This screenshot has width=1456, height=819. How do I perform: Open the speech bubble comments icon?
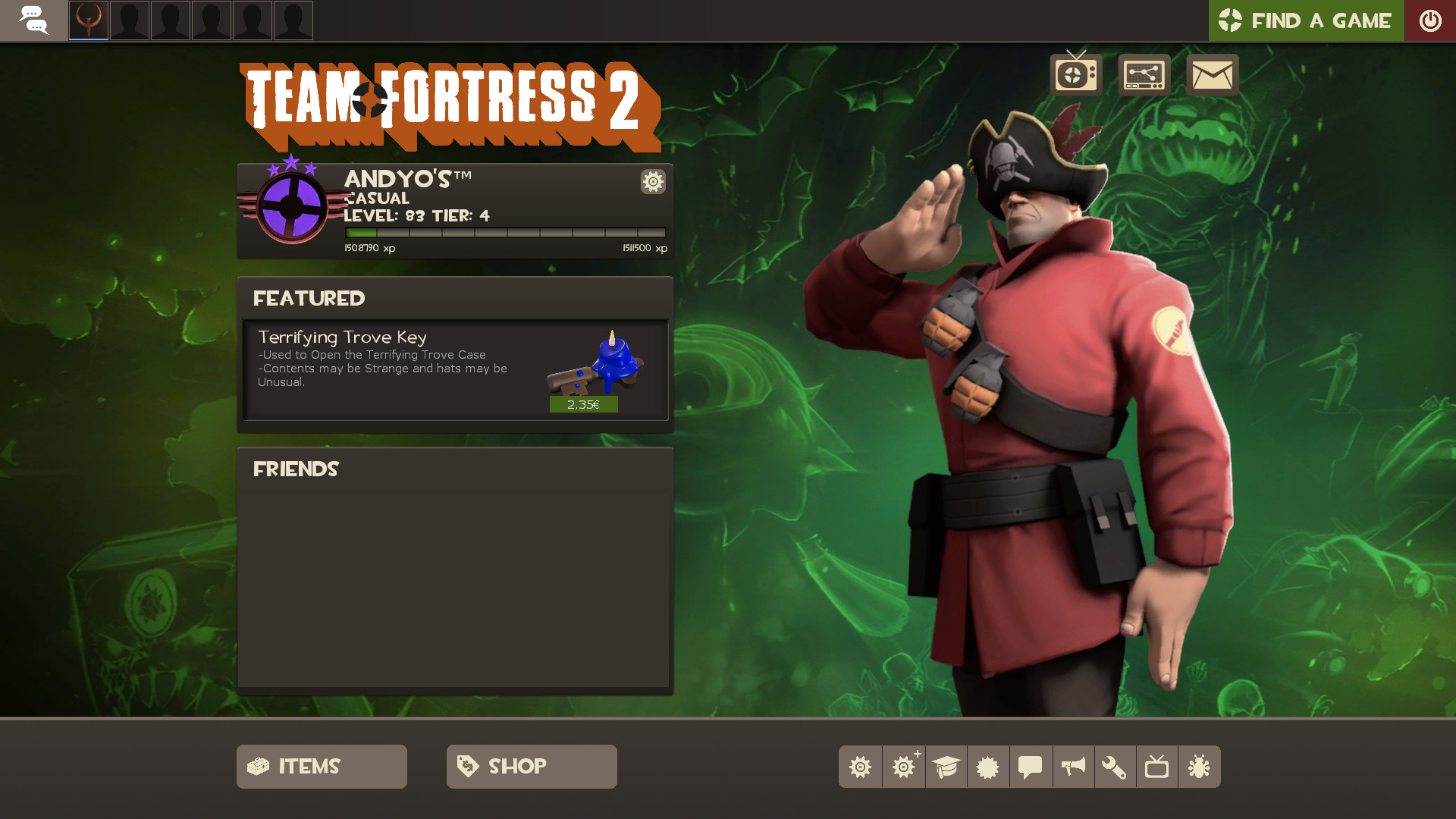1031,767
